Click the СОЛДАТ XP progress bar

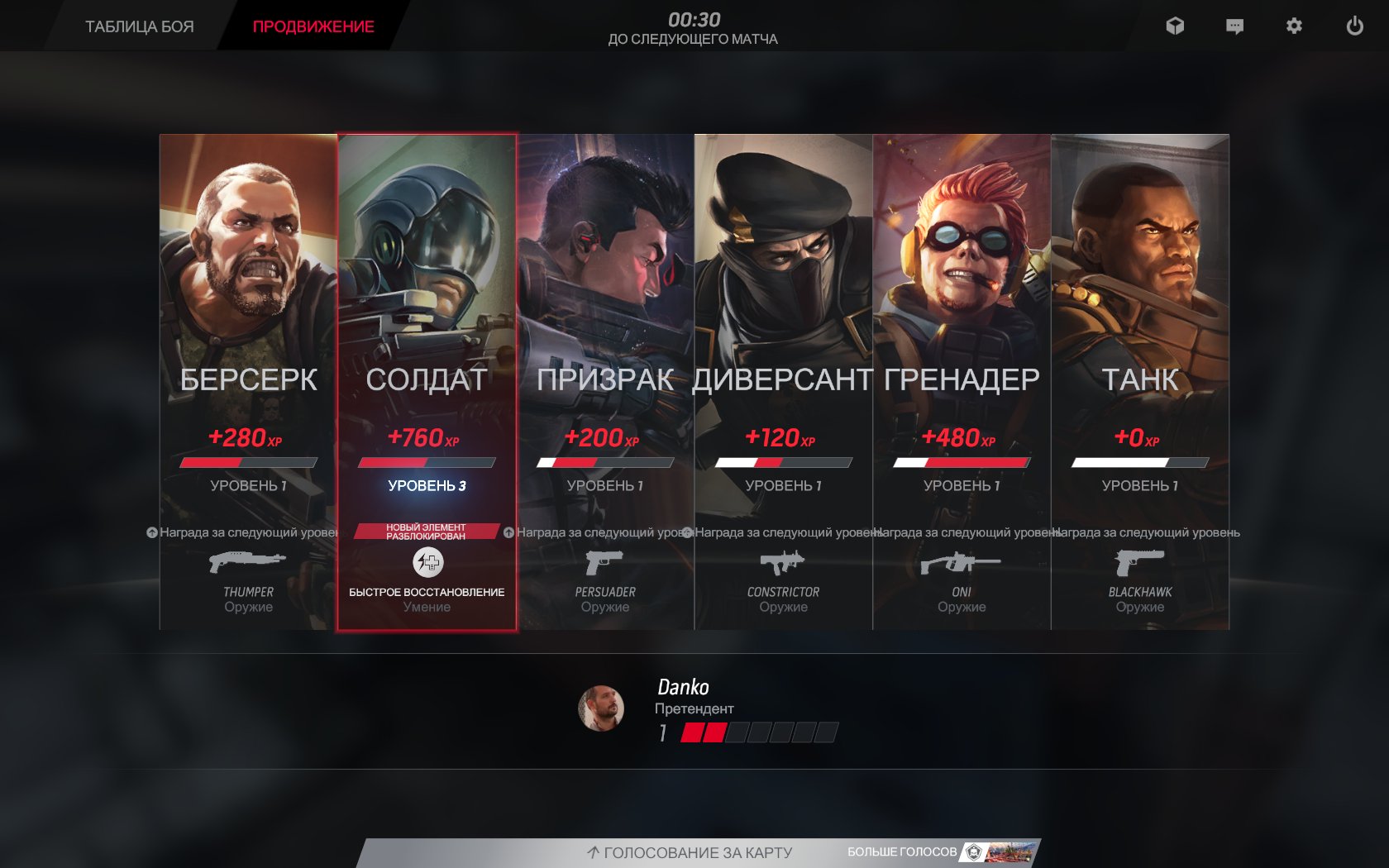tap(427, 461)
